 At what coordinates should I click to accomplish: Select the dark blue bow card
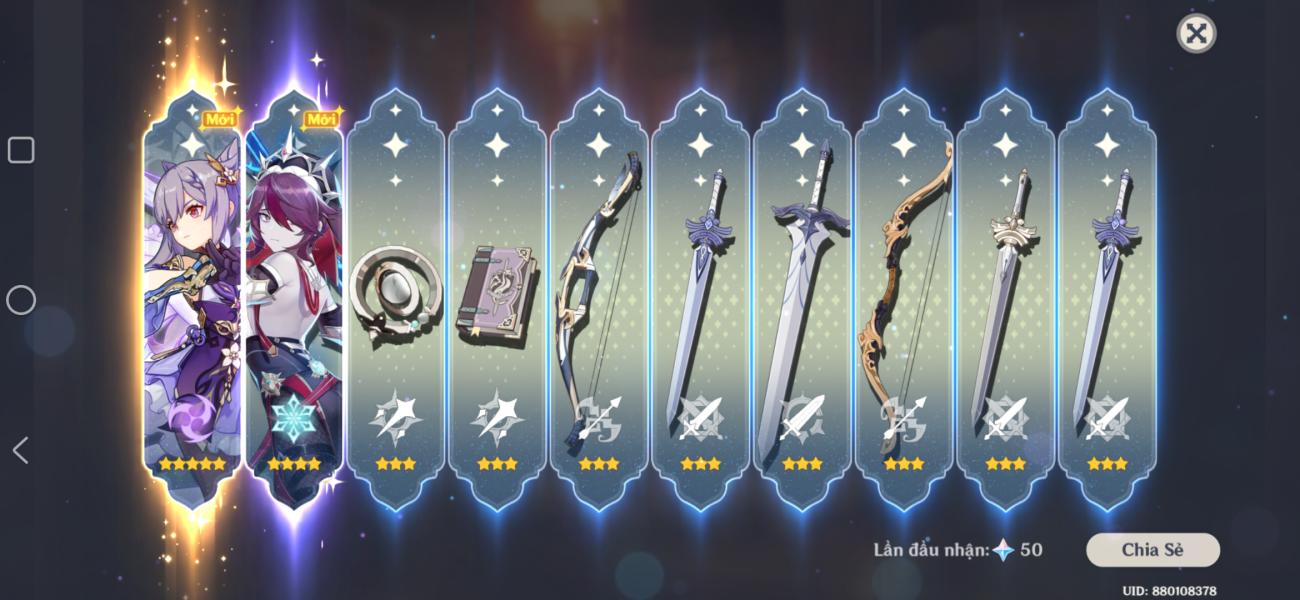(x=599, y=300)
